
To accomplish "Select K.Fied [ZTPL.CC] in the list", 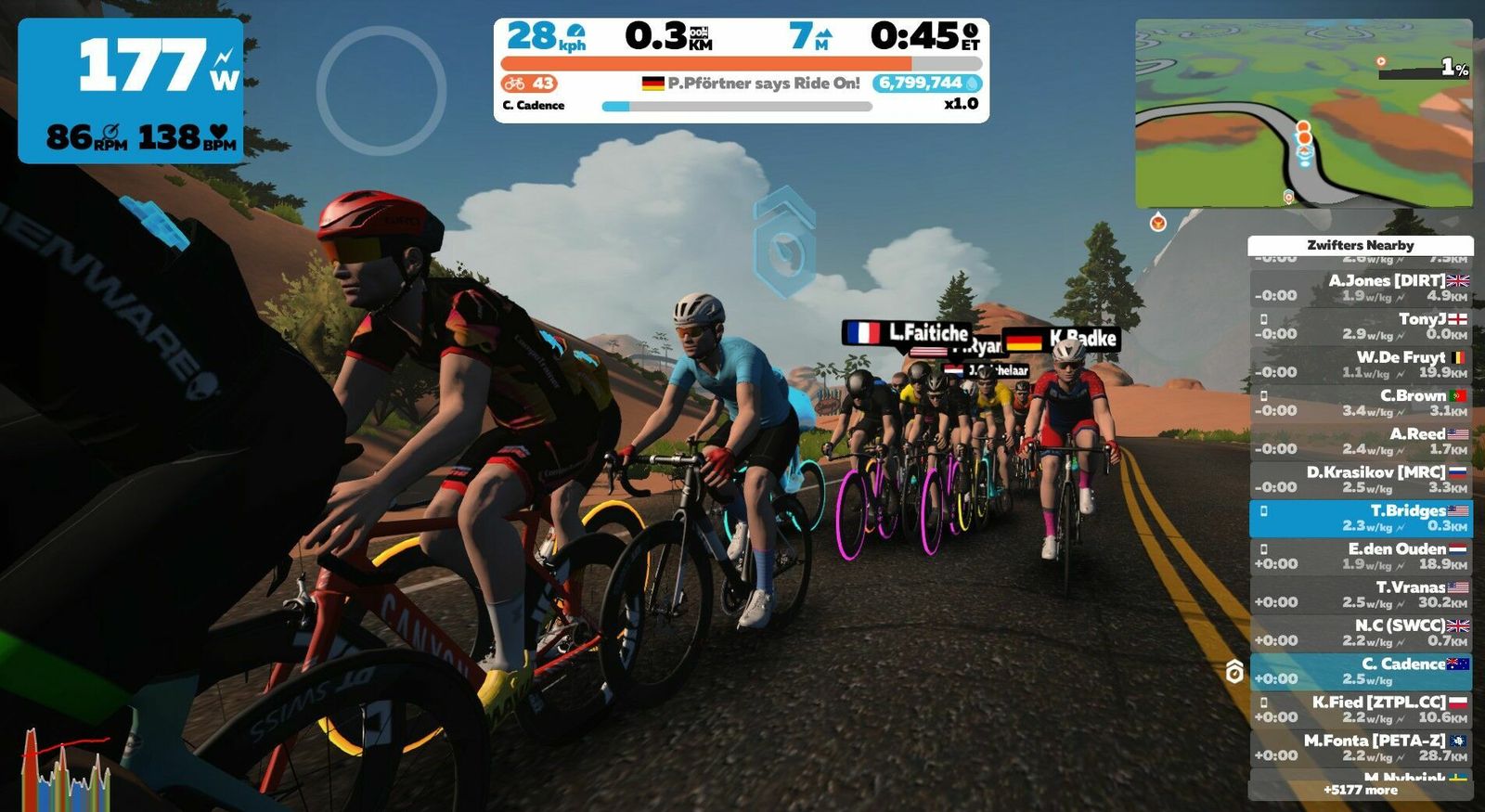I will point(1361,709).
